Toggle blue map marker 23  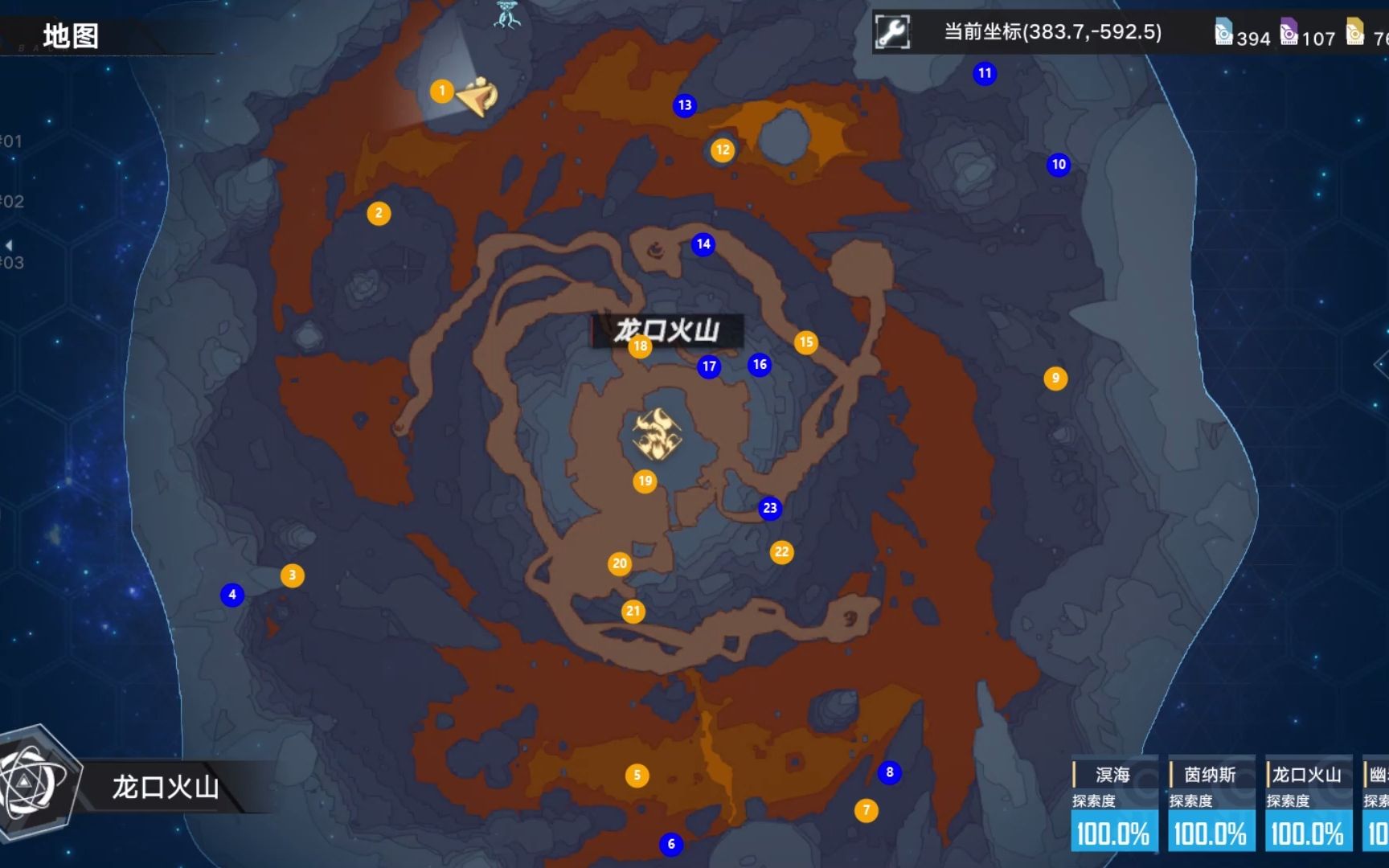(x=769, y=507)
